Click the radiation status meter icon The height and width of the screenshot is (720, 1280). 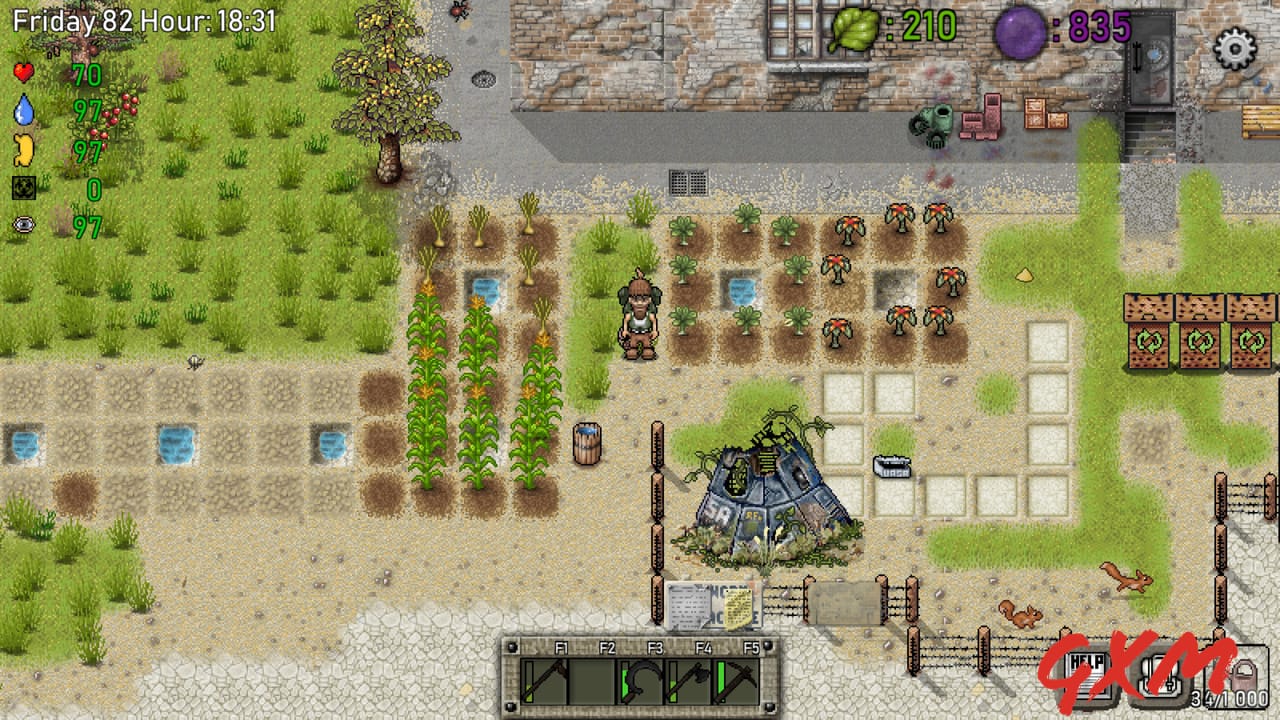click(x=22, y=188)
